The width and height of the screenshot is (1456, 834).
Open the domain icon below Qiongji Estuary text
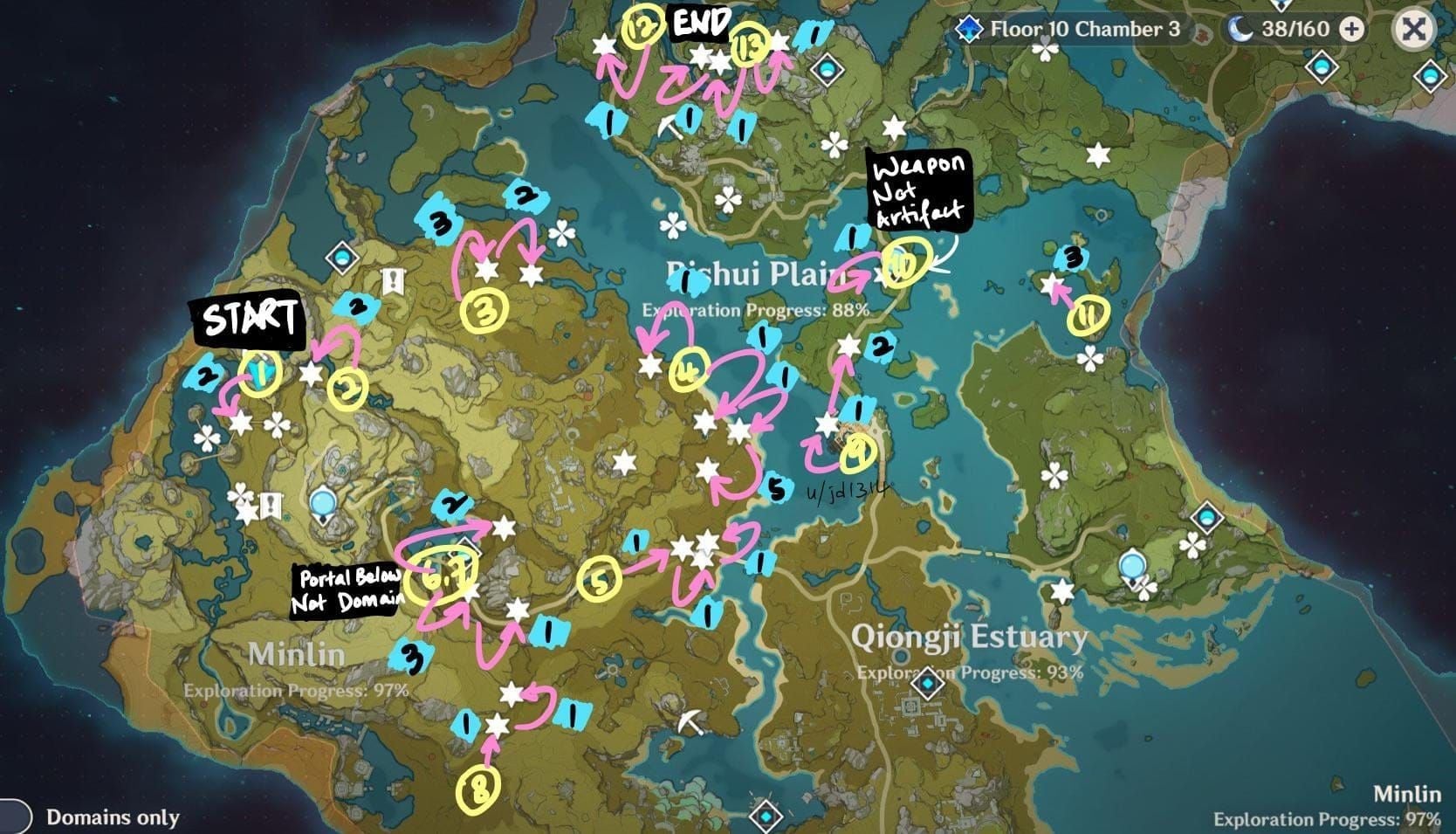(927, 684)
